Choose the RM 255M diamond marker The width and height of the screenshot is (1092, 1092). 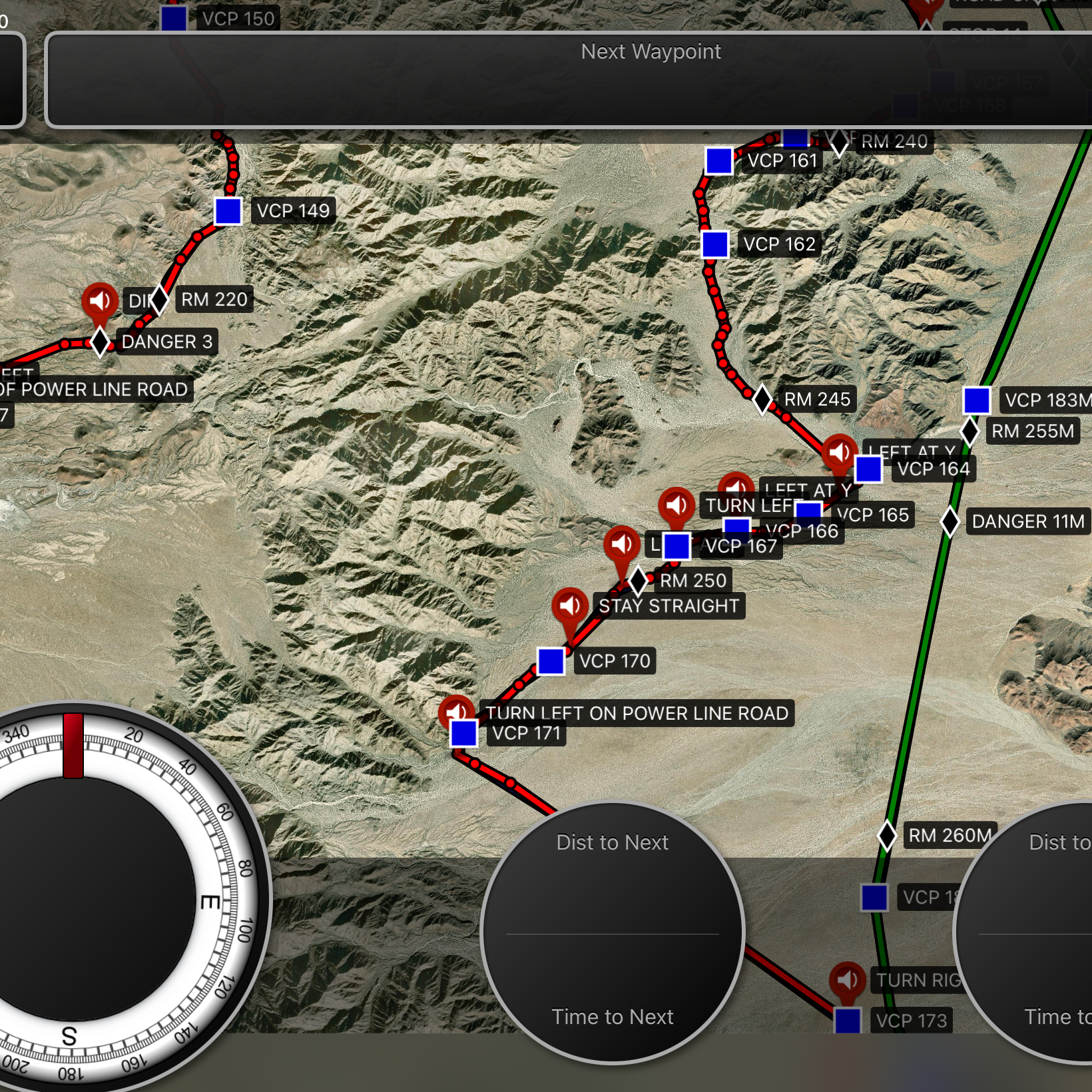970,431
